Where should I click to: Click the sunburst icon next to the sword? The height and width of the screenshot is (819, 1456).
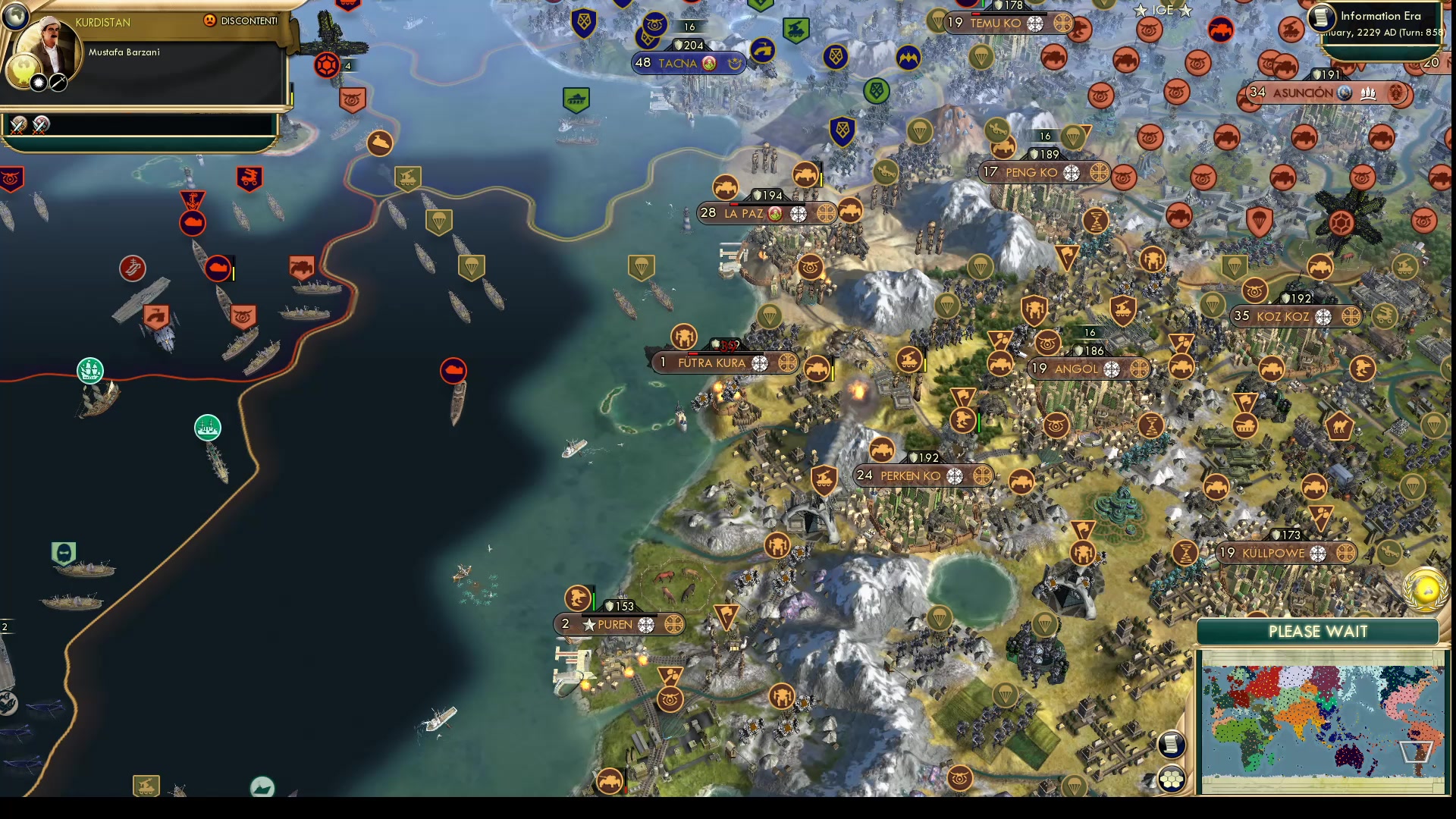coord(39,83)
